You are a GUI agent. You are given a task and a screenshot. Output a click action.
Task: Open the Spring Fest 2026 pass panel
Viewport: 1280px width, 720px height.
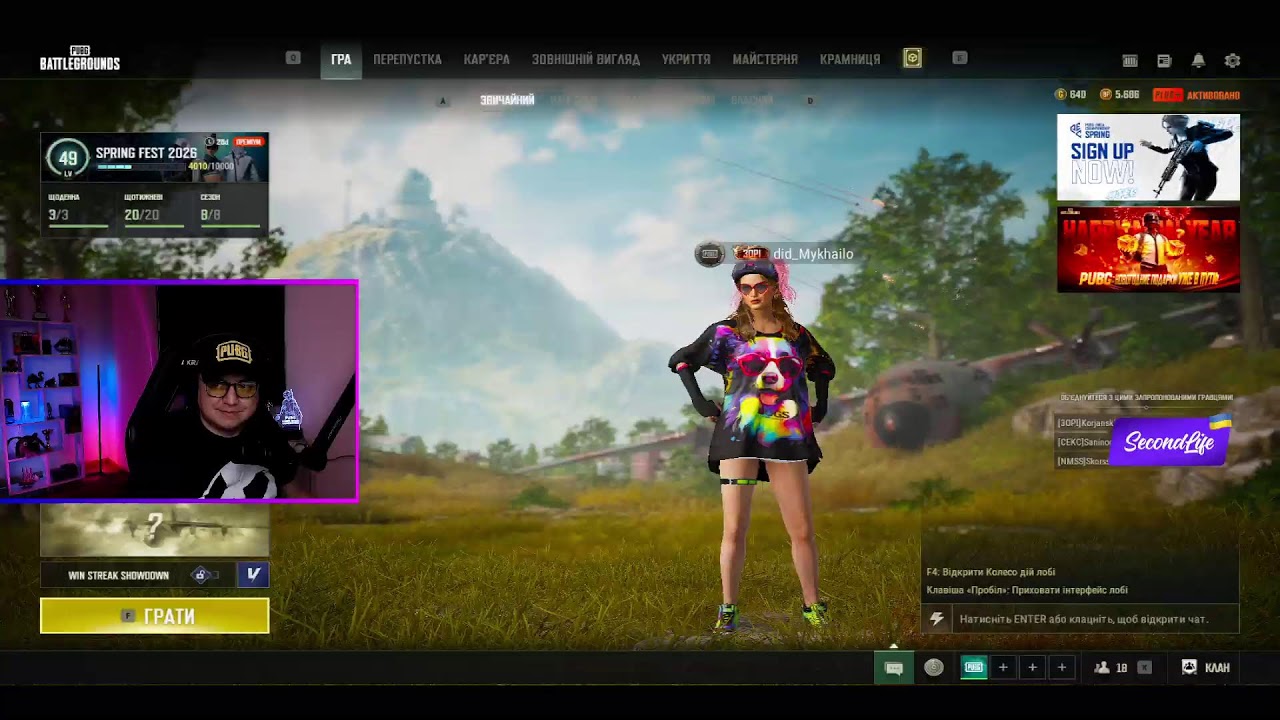155,158
